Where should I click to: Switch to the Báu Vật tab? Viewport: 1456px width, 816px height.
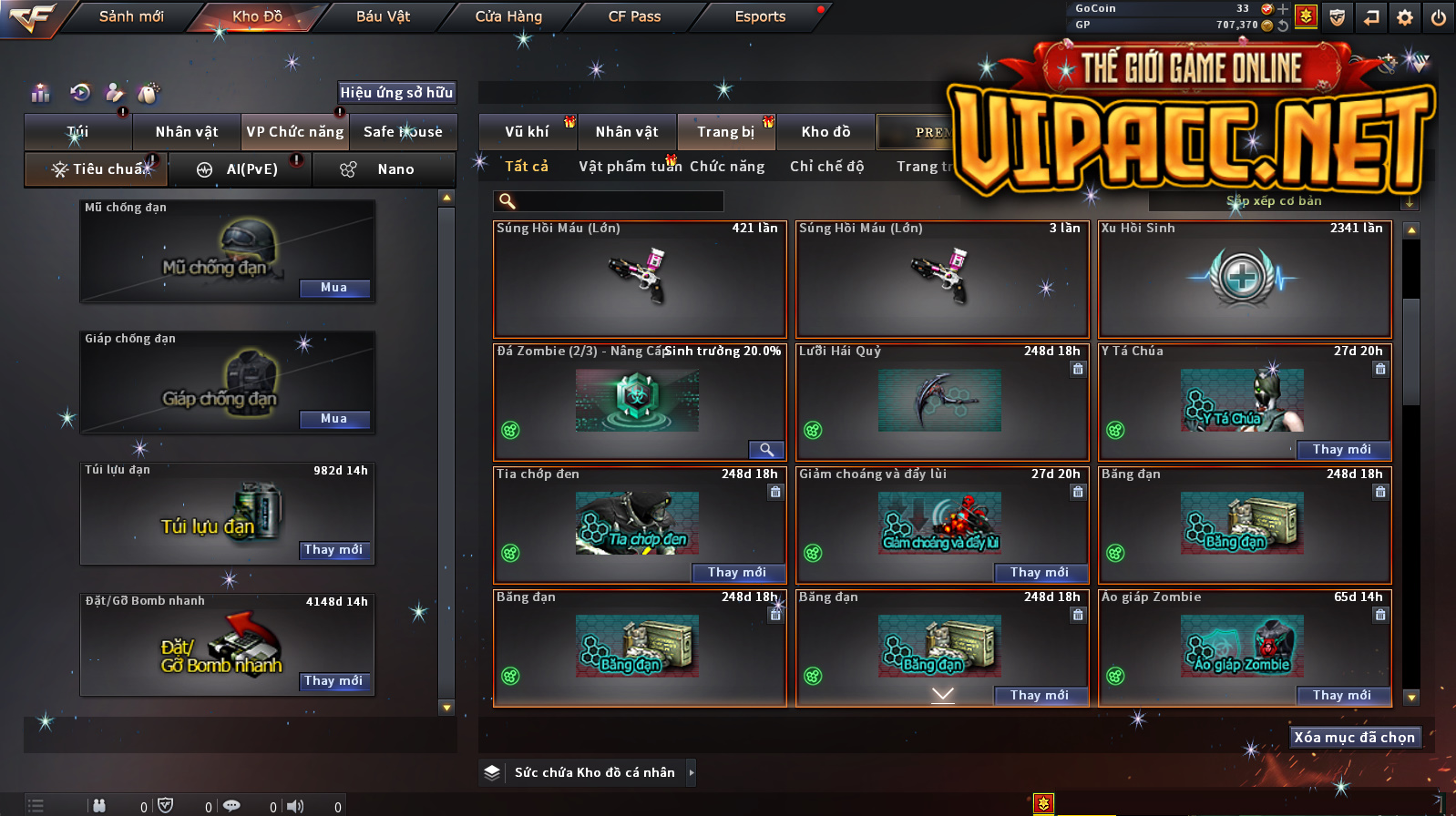point(383,16)
